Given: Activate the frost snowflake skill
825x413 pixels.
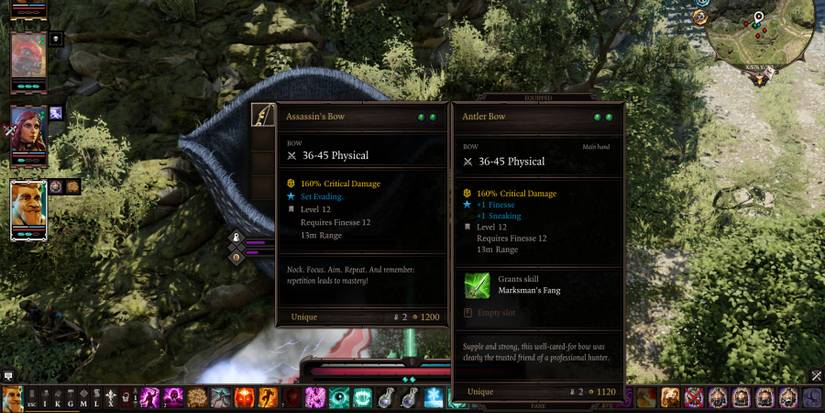Looking at the screenshot, I should (433, 398).
